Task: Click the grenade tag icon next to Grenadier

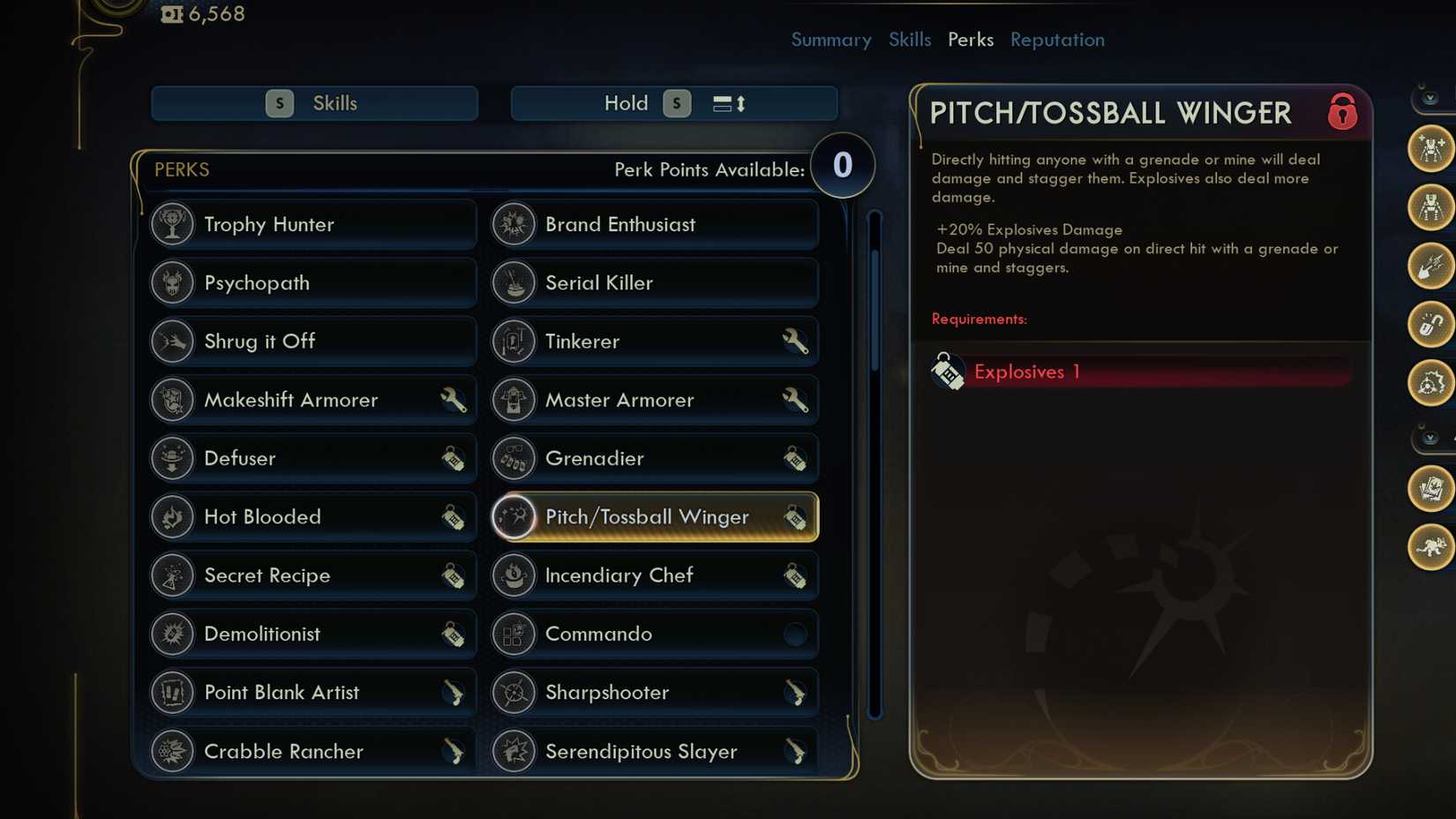Action: click(x=797, y=458)
